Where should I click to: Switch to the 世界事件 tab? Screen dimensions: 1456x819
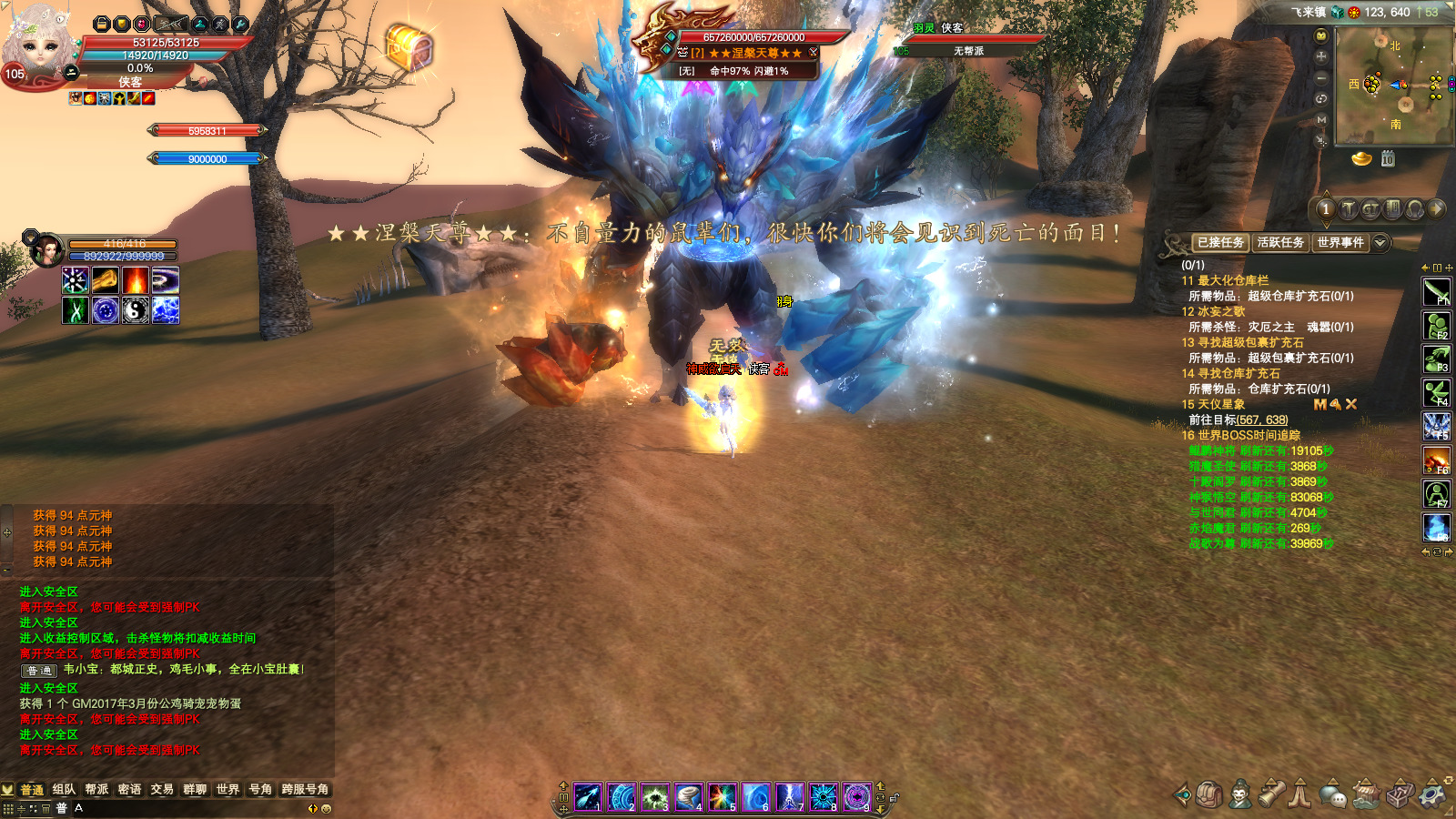click(1340, 243)
